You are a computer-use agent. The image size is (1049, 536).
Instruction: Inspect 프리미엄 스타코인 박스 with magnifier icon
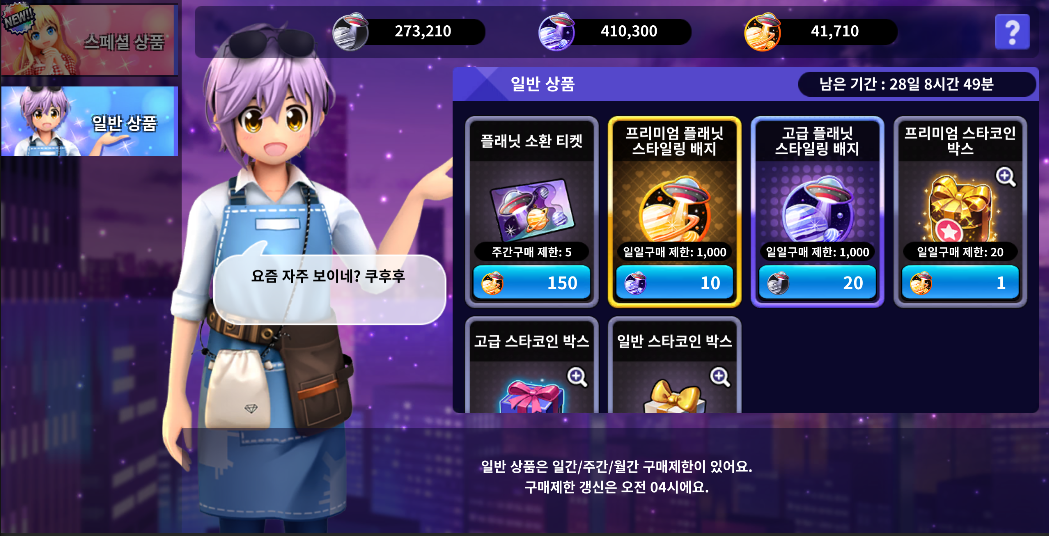coord(1005,177)
